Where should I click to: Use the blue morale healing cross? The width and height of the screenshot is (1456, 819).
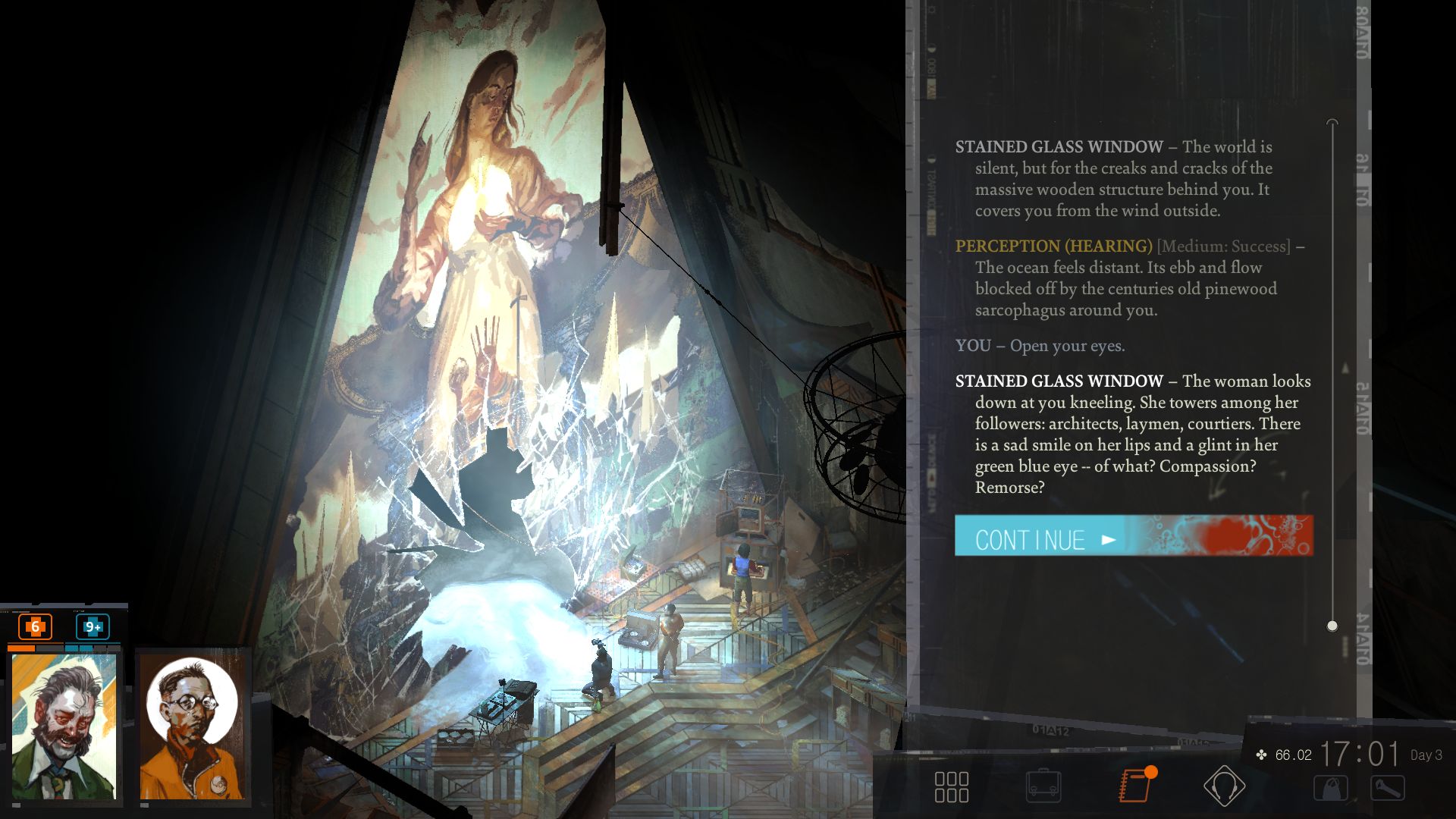tap(93, 627)
